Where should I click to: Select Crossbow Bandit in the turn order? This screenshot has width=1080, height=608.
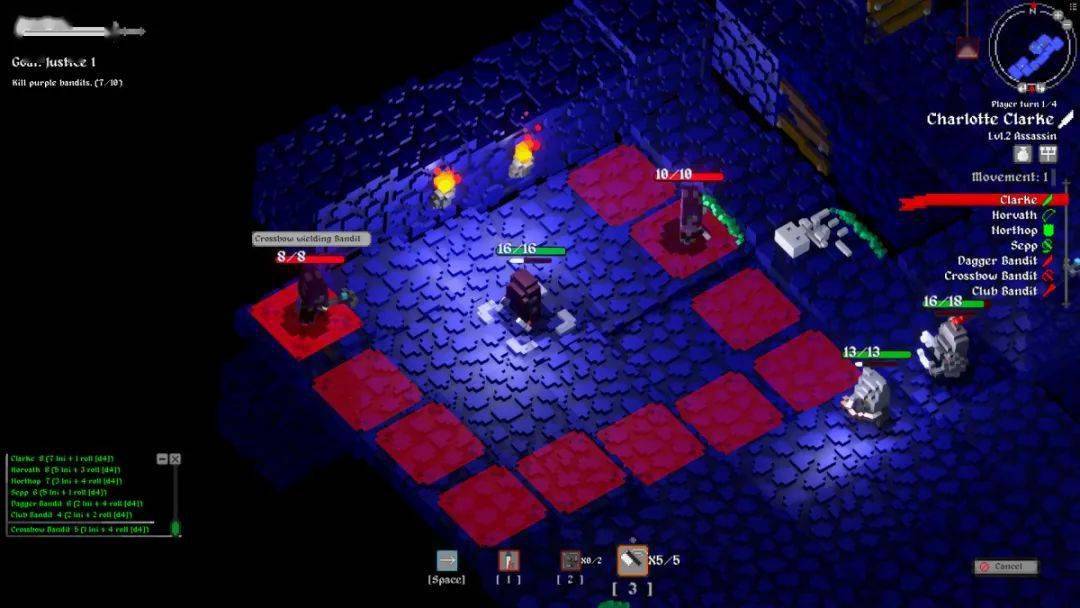click(x=991, y=275)
